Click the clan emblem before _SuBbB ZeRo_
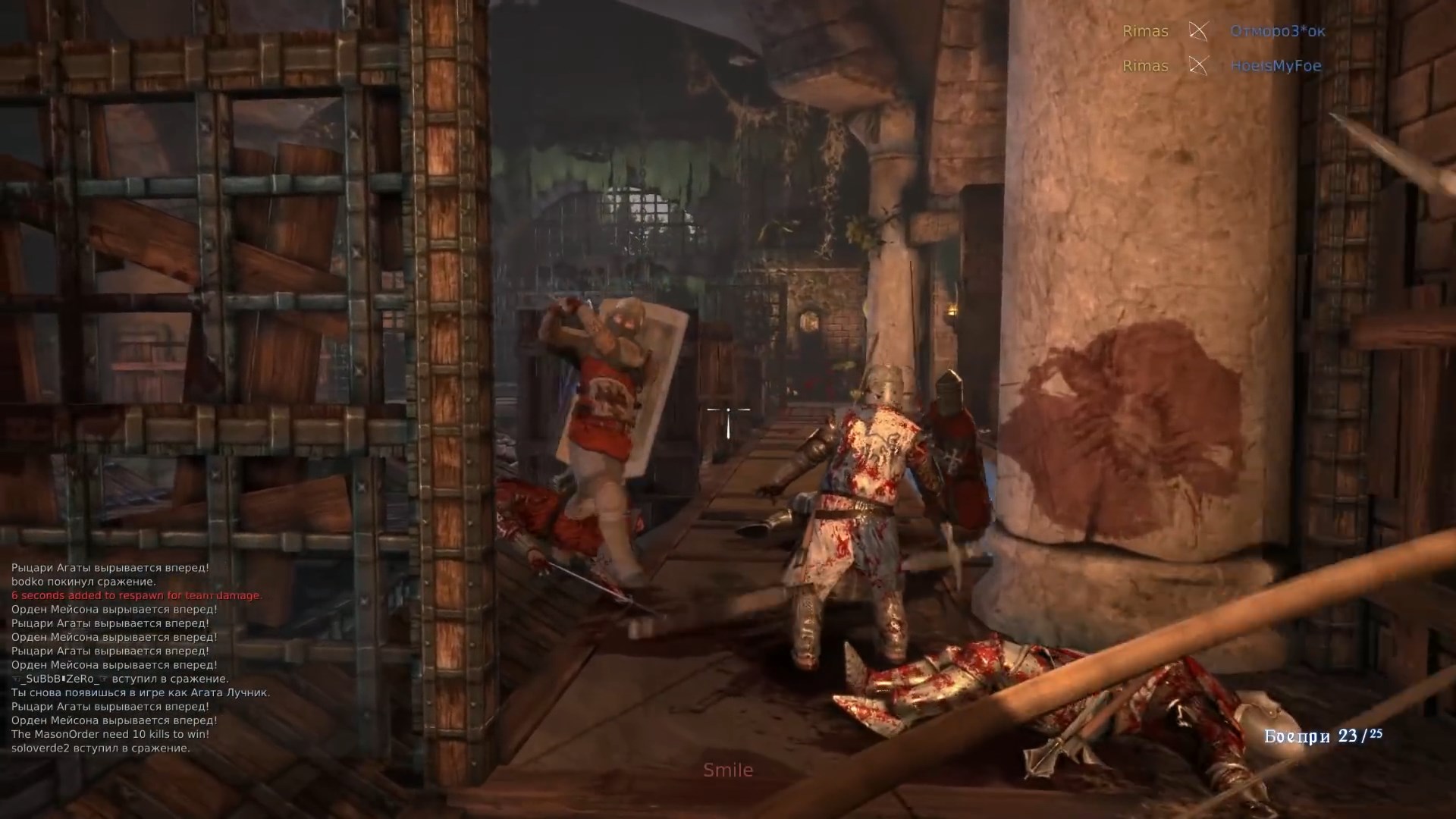The width and height of the screenshot is (1456, 819). point(17,679)
